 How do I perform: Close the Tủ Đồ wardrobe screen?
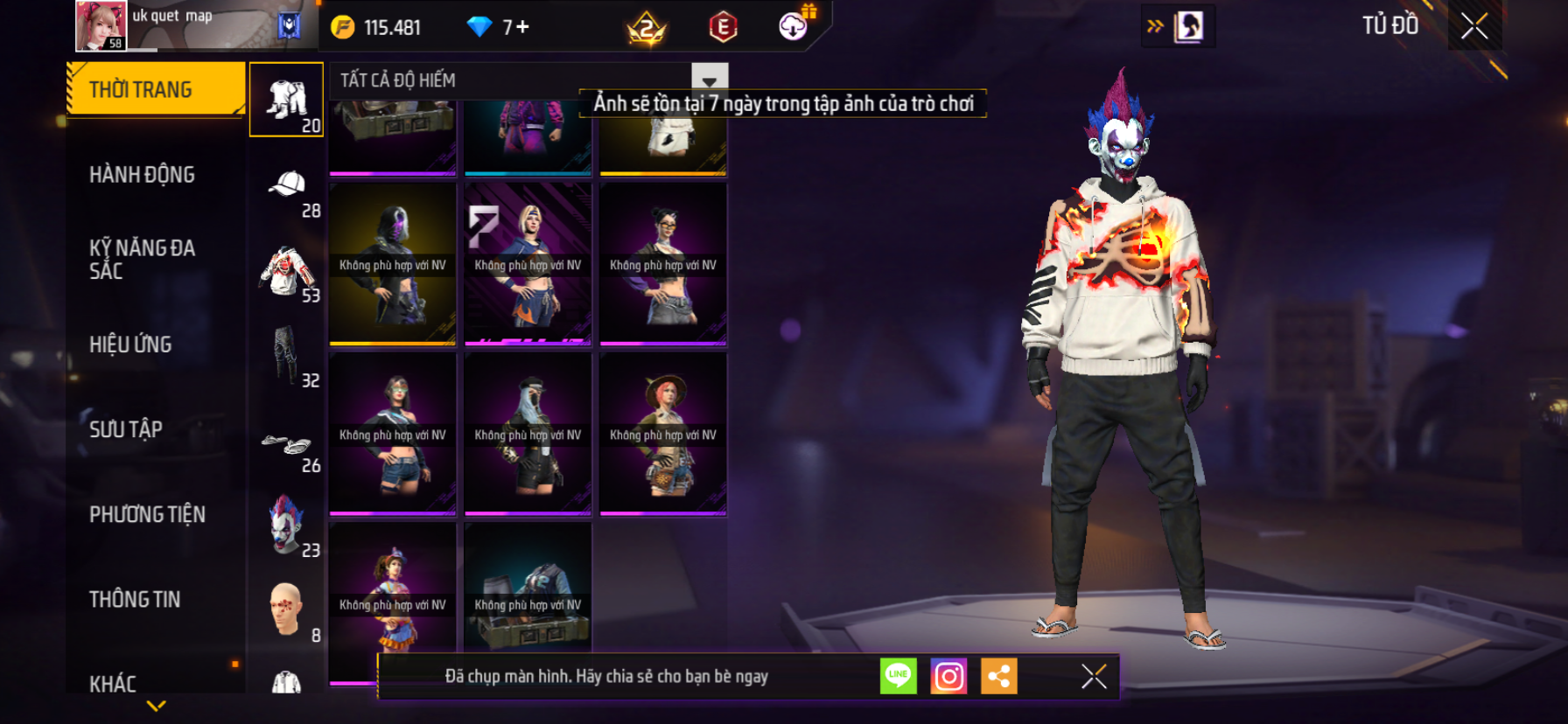pyautogui.click(x=1474, y=26)
